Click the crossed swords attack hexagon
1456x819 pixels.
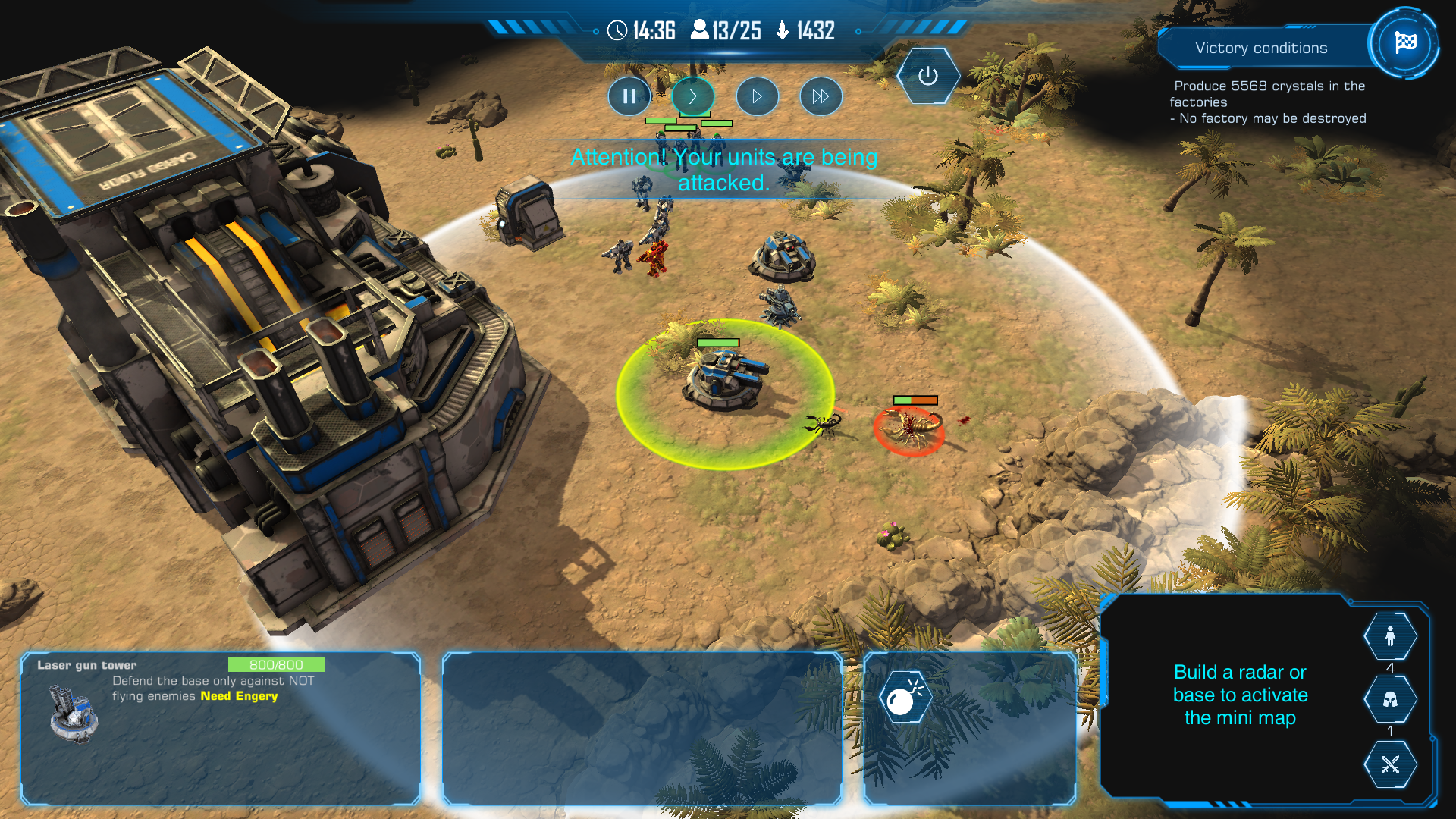tap(1390, 764)
